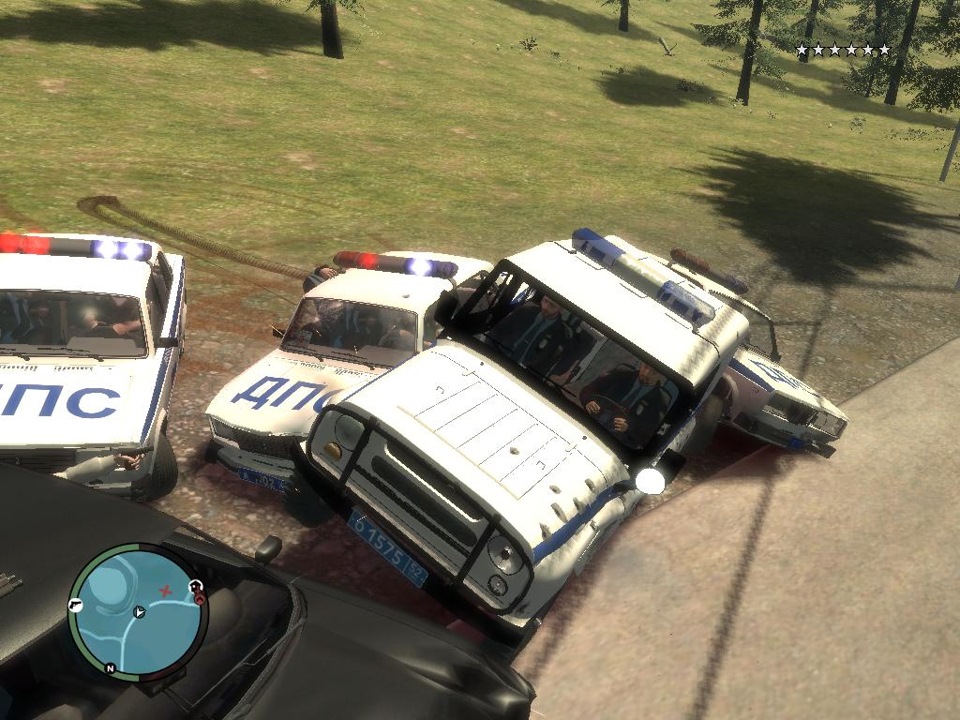Click the circular radar minimap
Image resolution: width=960 pixels, height=720 pixels.
(x=138, y=612)
